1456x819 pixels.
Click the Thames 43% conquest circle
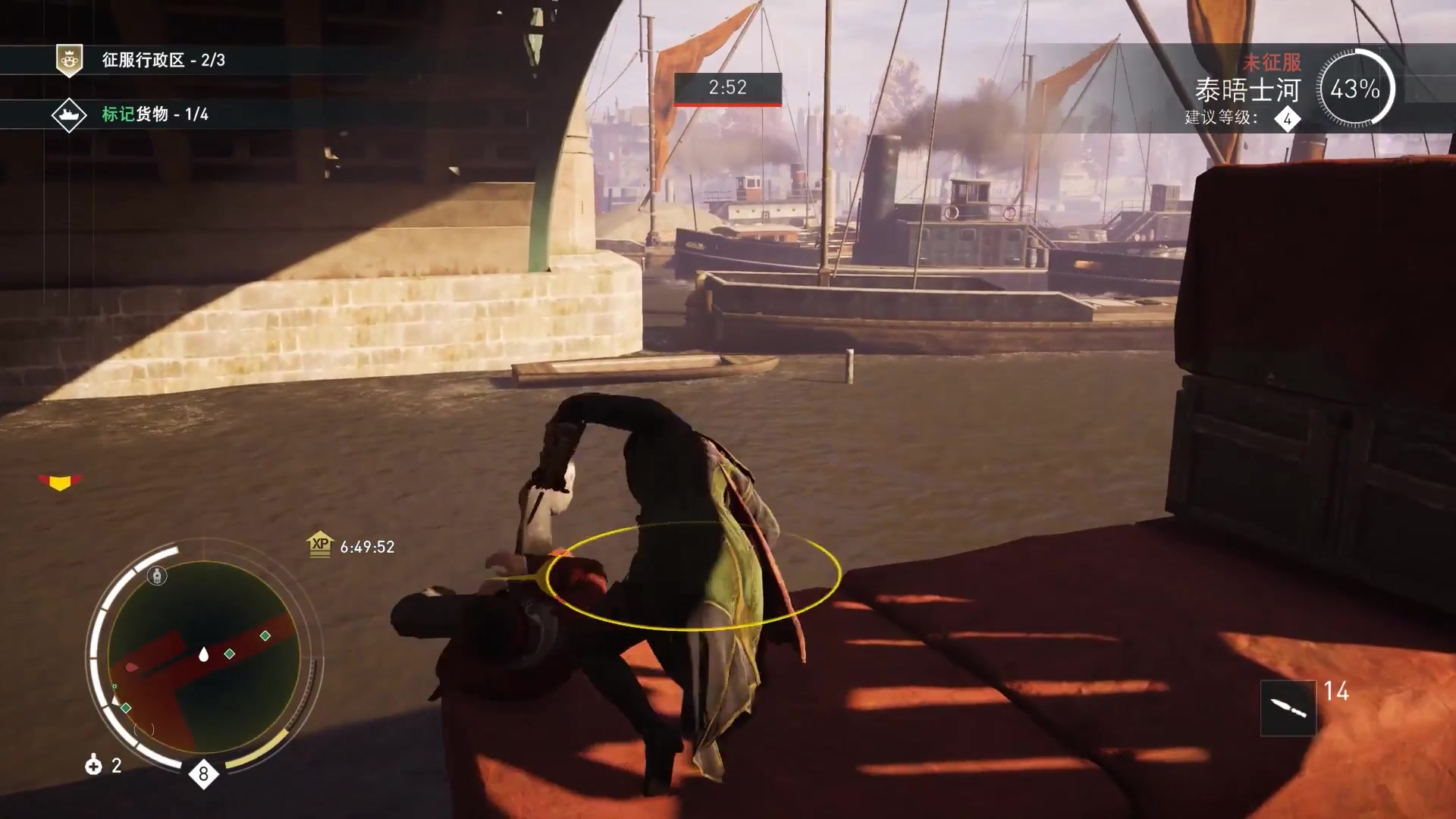tap(1354, 89)
